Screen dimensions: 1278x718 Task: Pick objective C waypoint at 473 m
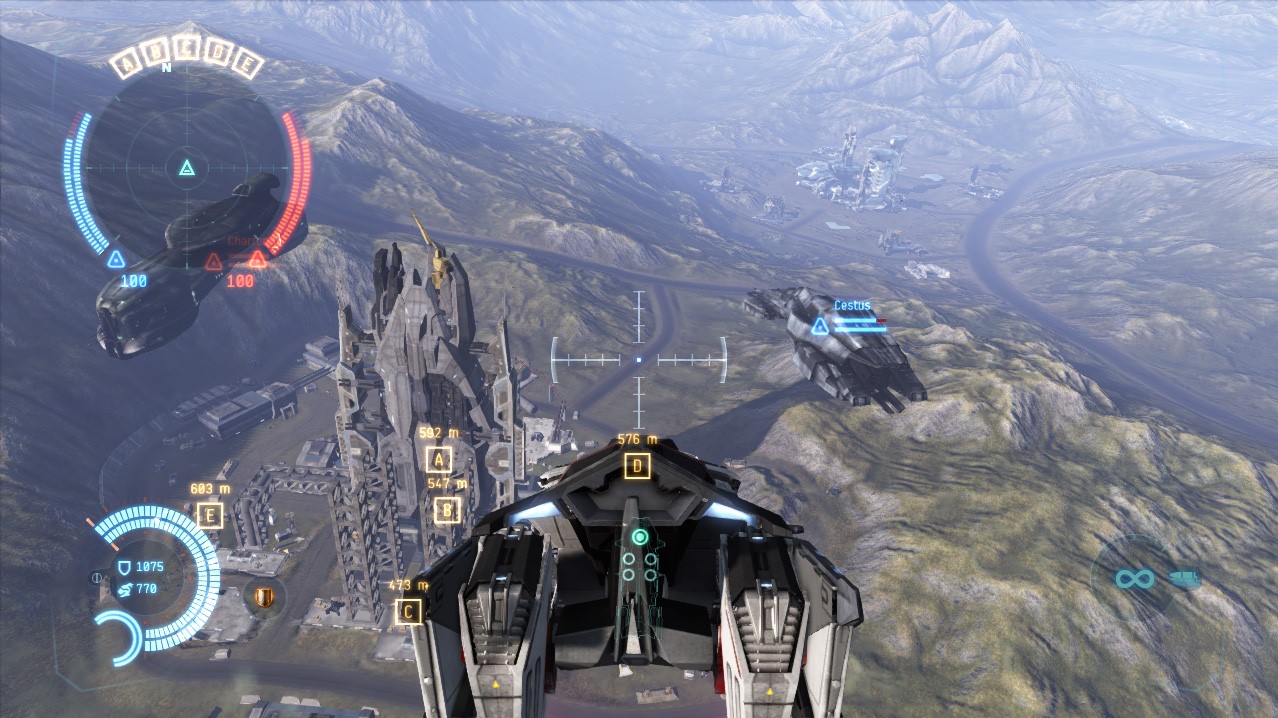pos(408,611)
